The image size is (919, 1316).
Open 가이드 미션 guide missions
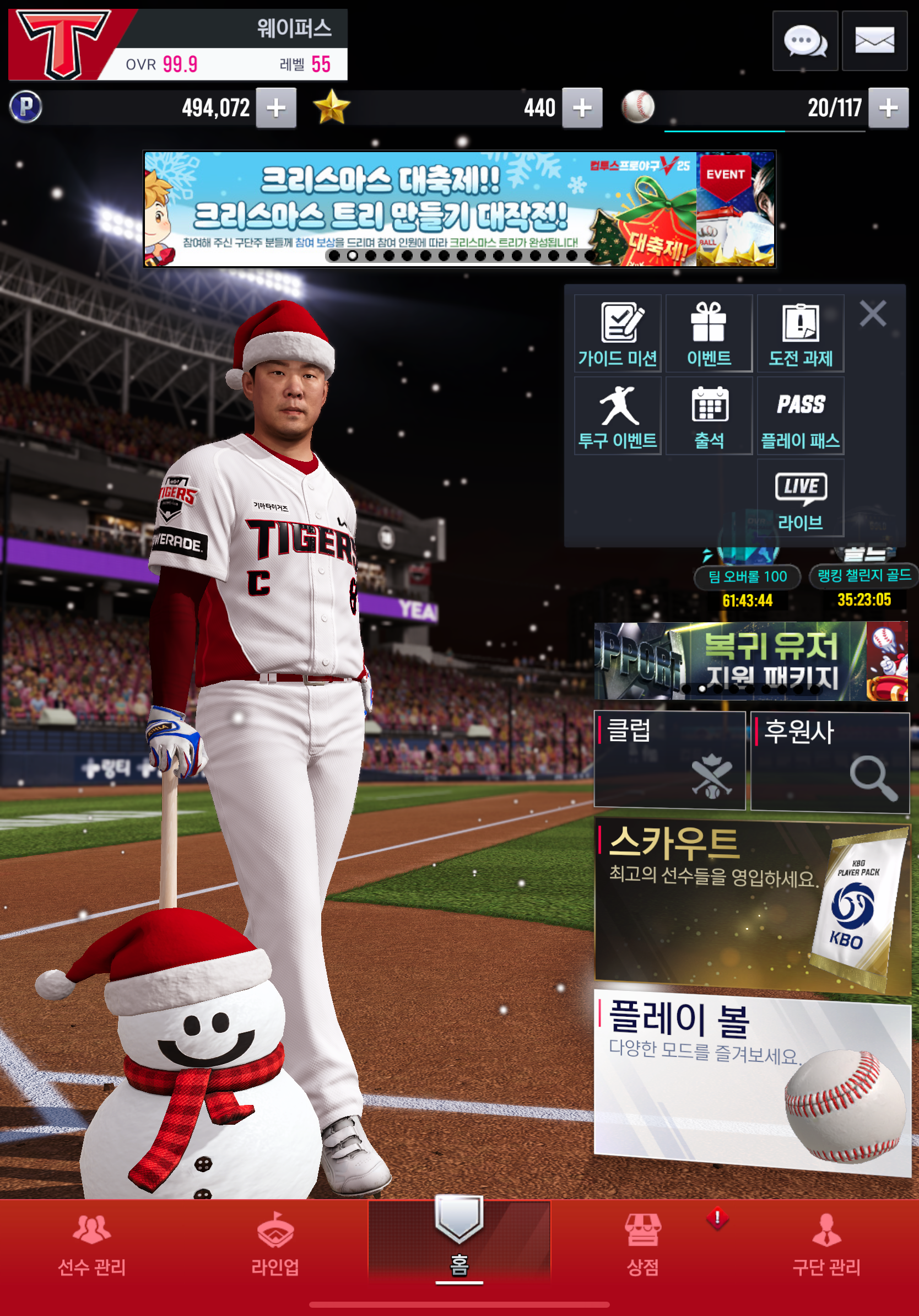618,333
